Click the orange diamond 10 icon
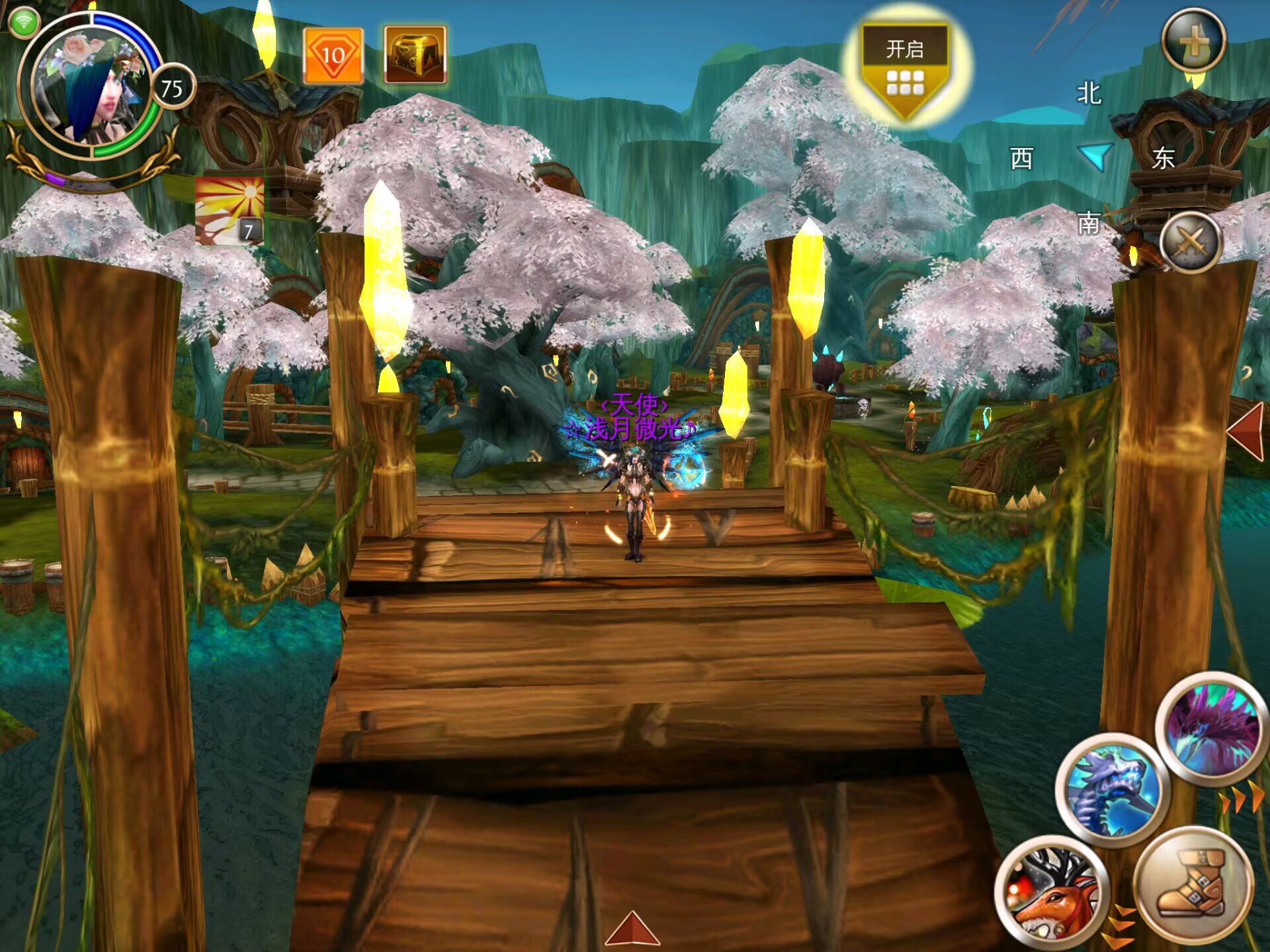The height and width of the screenshot is (952, 1270). click(x=333, y=56)
